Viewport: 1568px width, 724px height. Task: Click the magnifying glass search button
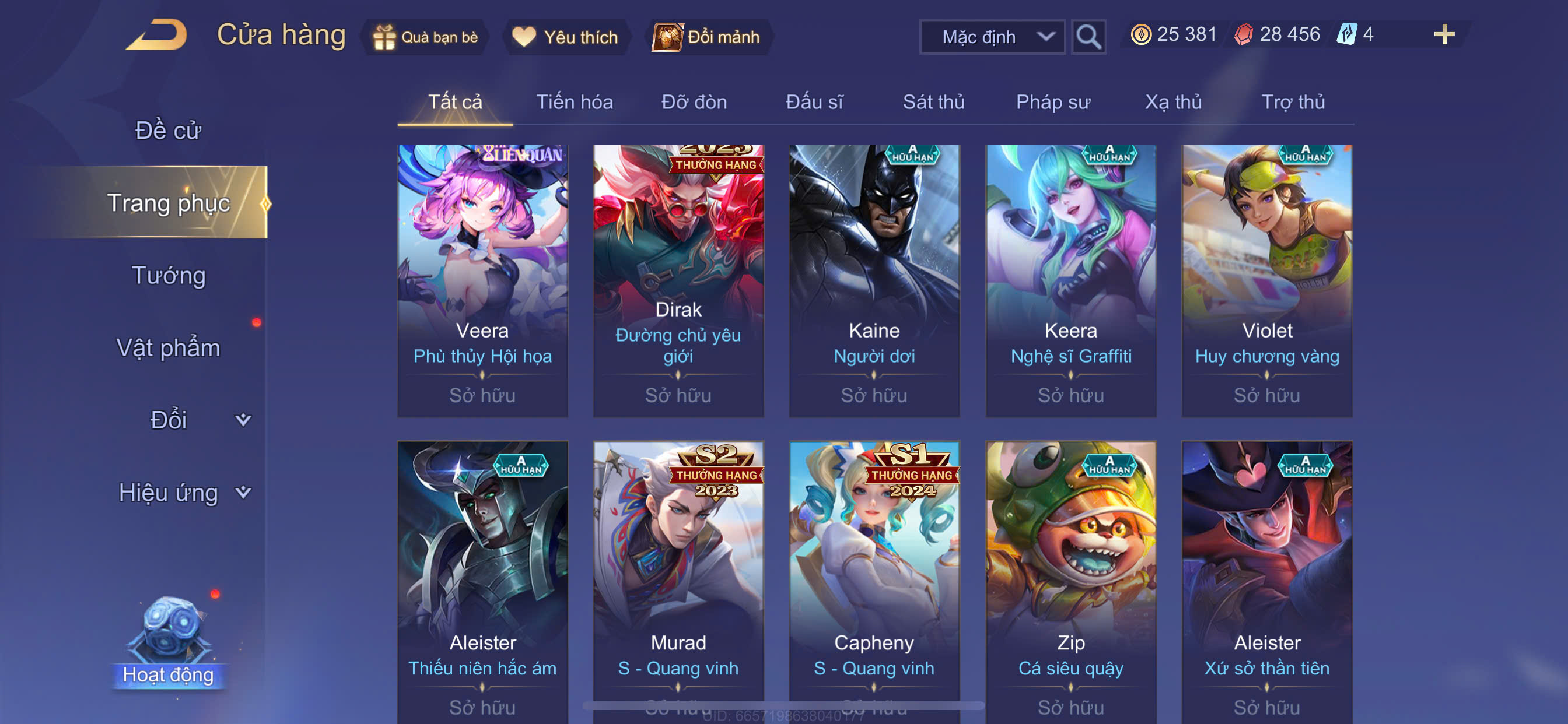pos(1088,37)
